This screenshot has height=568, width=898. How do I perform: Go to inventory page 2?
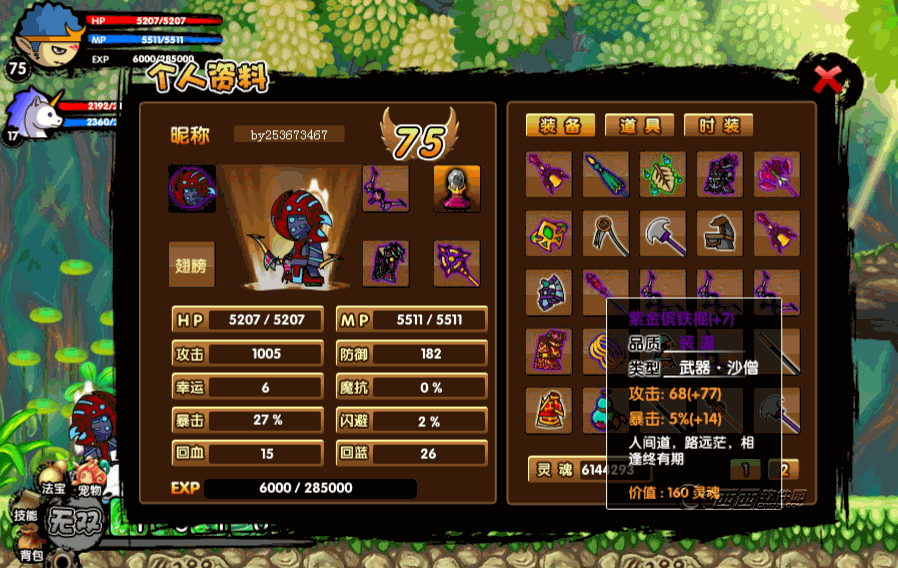click(783, 469)
